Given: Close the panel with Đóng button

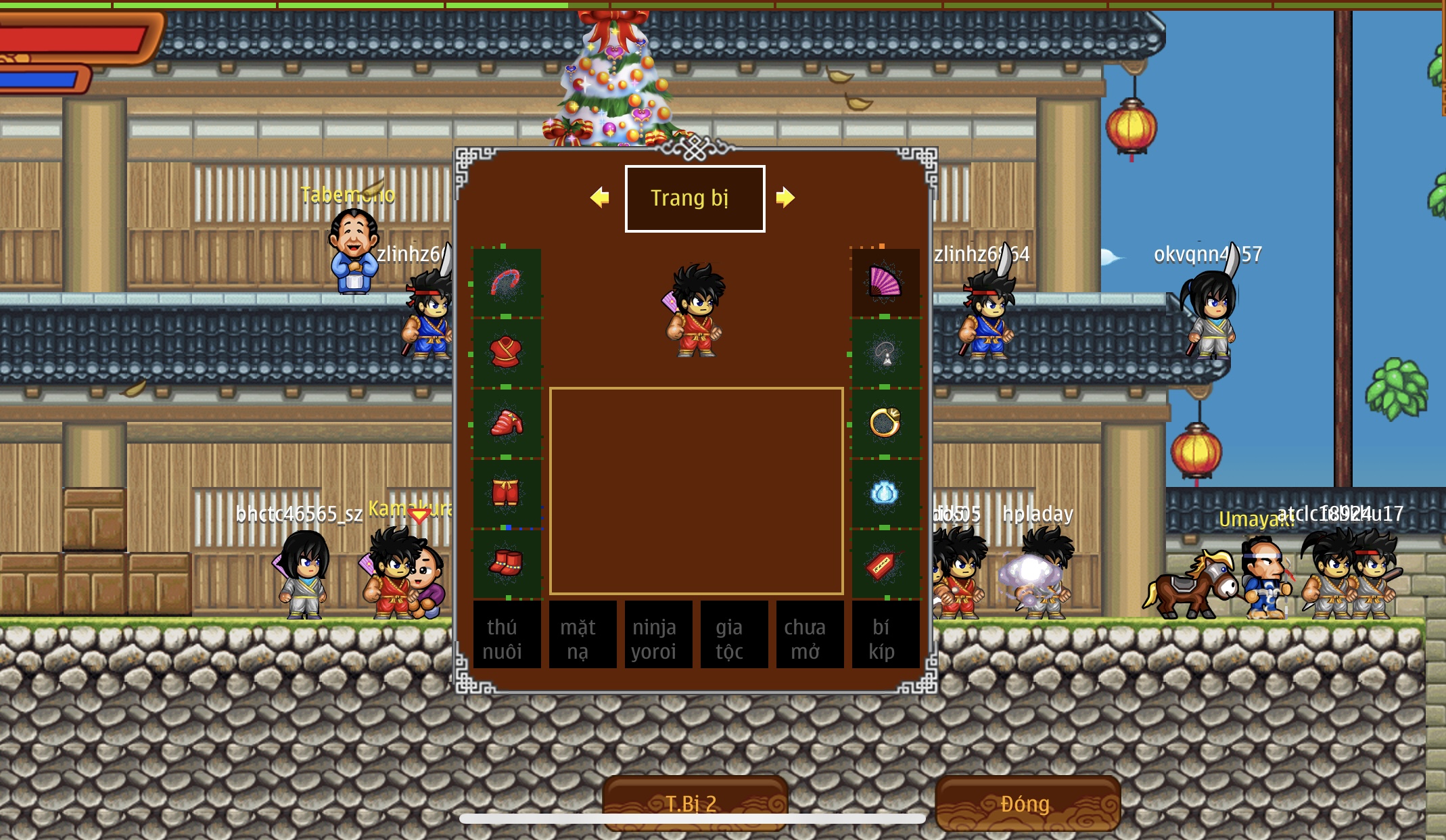Looking at the screenshot, I should [1027, 803].
